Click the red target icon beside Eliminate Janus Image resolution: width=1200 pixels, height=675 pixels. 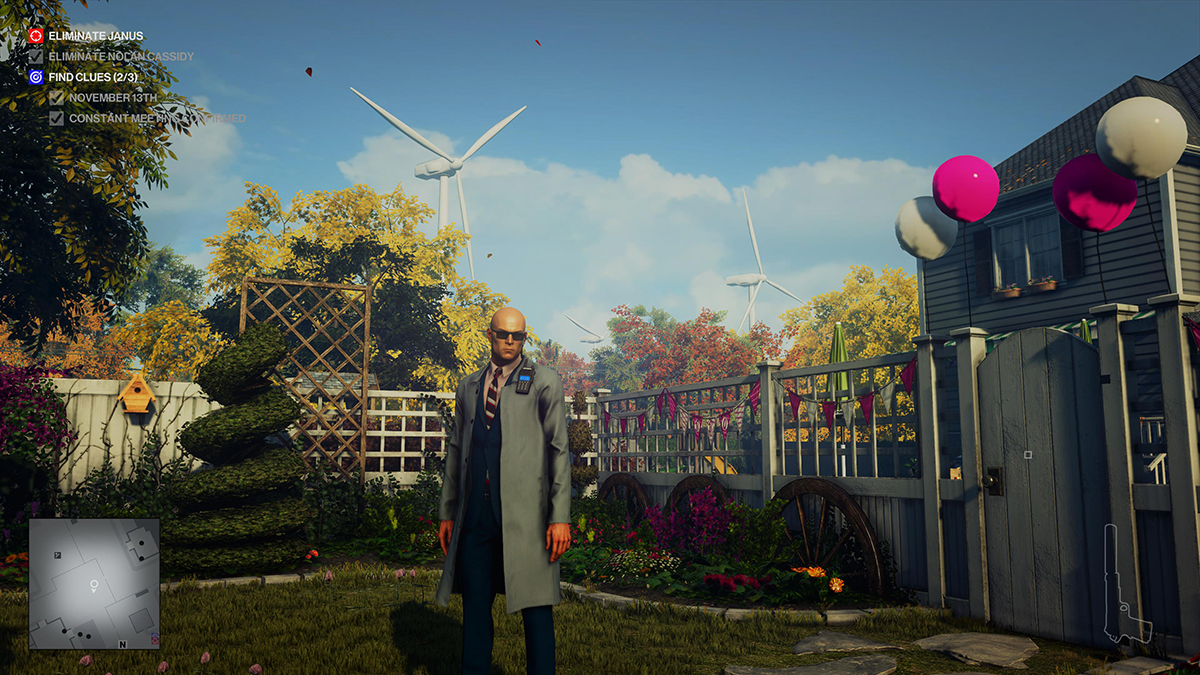tap(36, 36)
